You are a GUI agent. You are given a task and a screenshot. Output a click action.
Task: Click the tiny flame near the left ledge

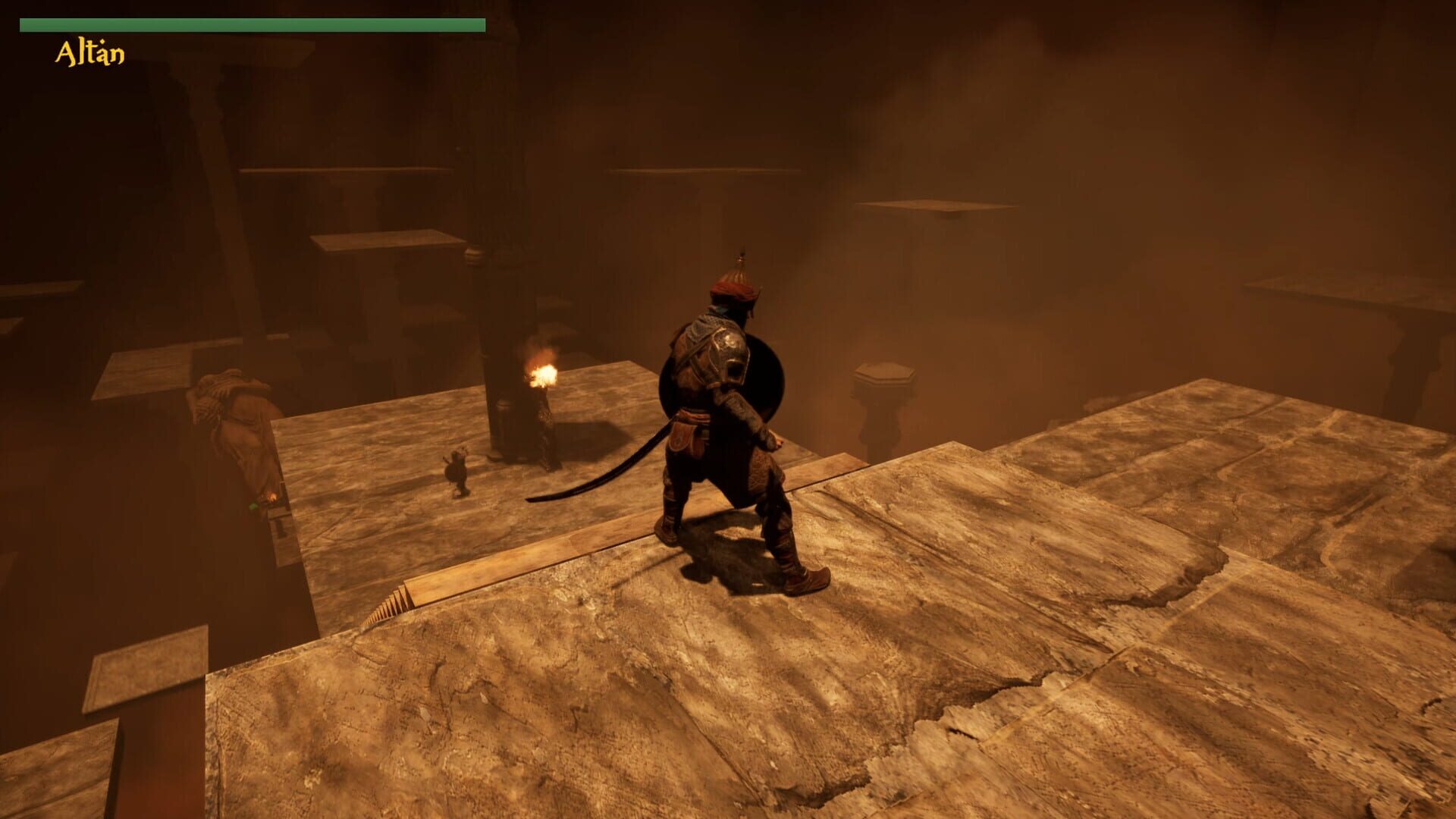(x=271, y=495)
